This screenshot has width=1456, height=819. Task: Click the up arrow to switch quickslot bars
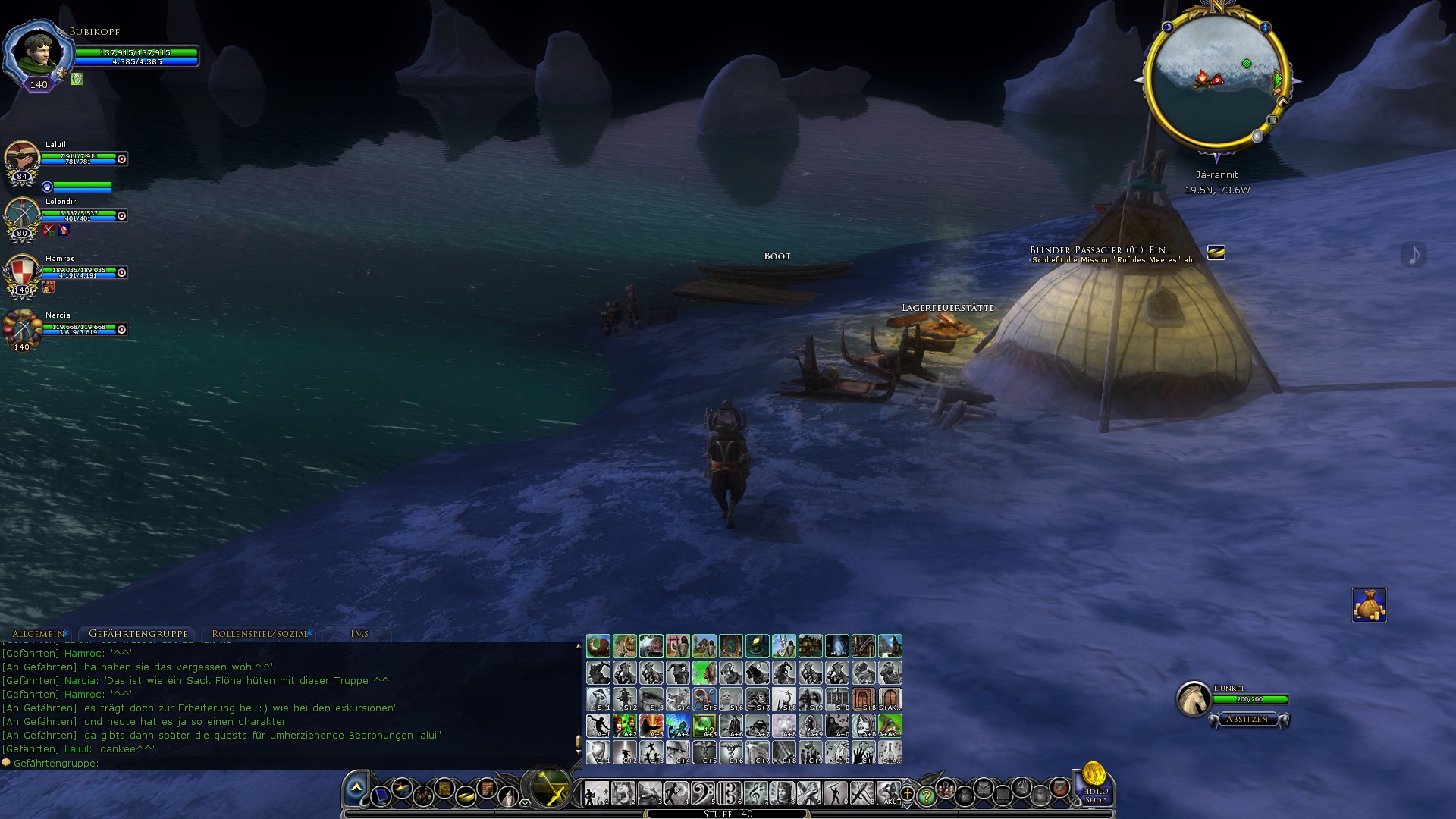pos(907,782)
